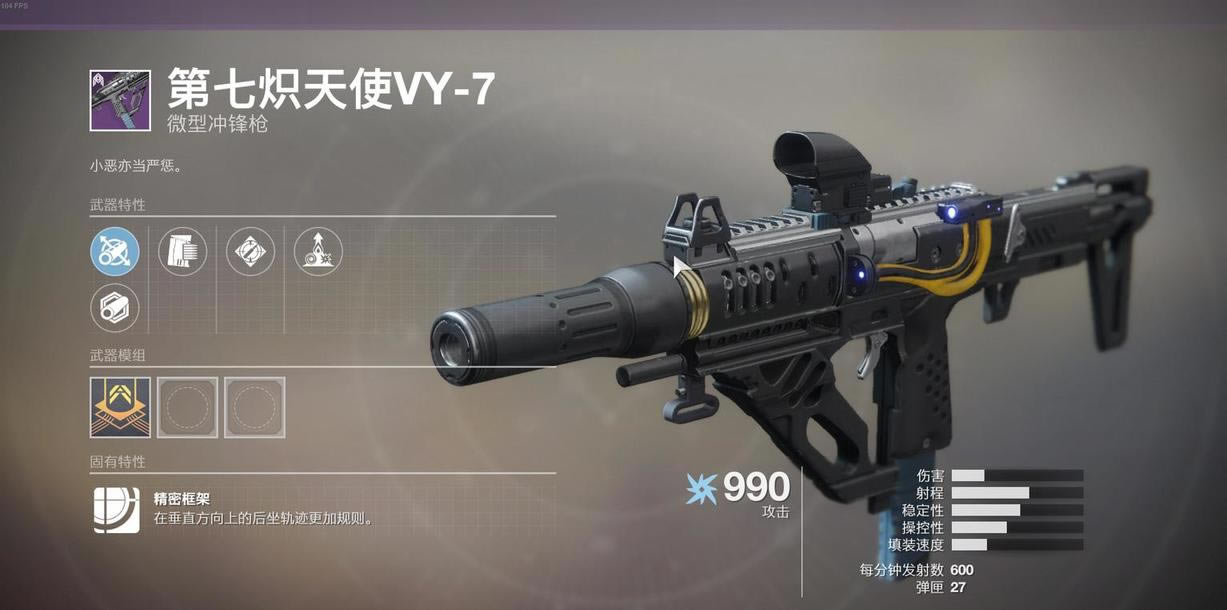Select the highlighted blue barrel perk

pyautogui.click(x=115, y=251)
